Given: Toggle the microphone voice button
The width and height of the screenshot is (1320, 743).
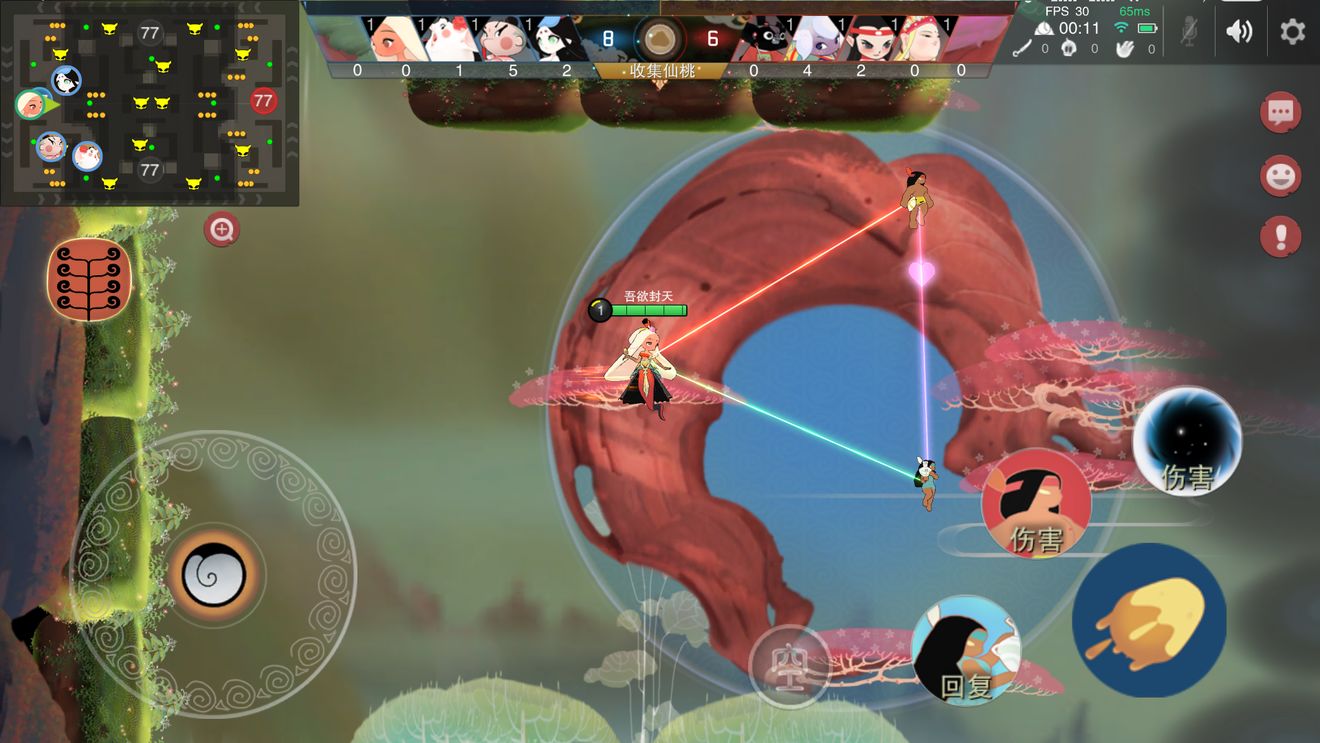Looking at the screenshot, I should (x=1188, y=32).
